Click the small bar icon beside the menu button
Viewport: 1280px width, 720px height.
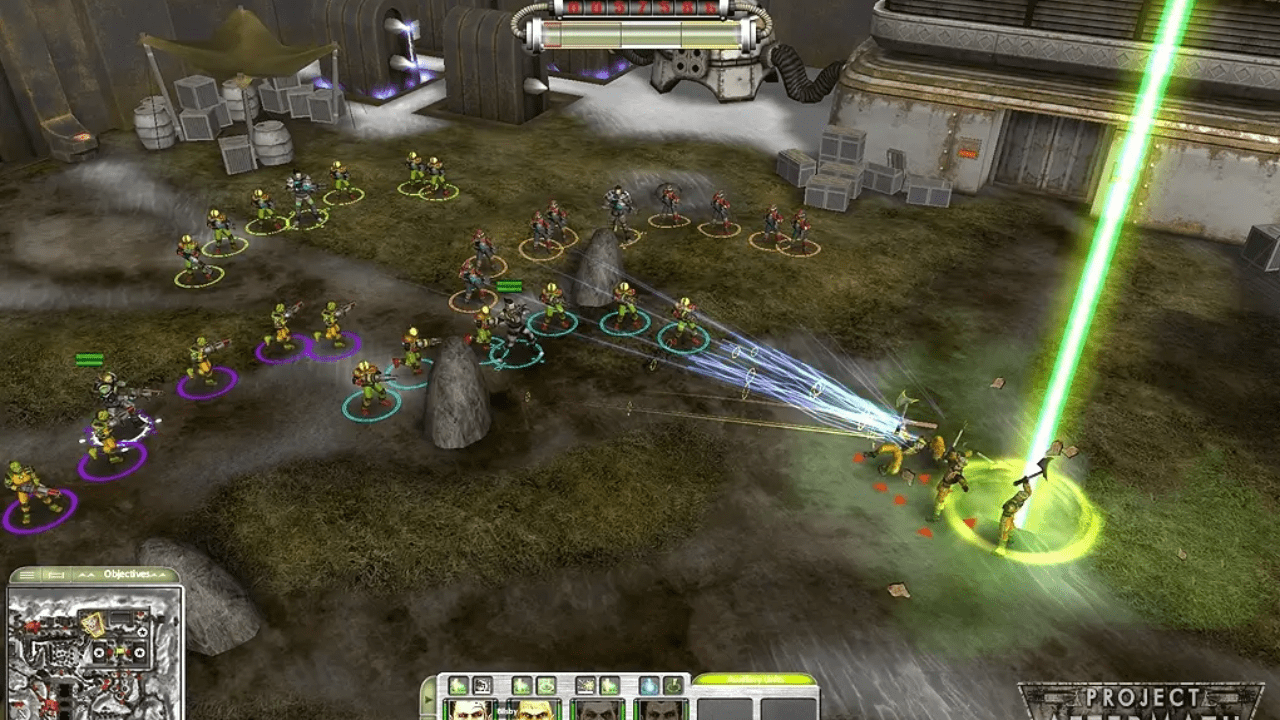[56, 575]
